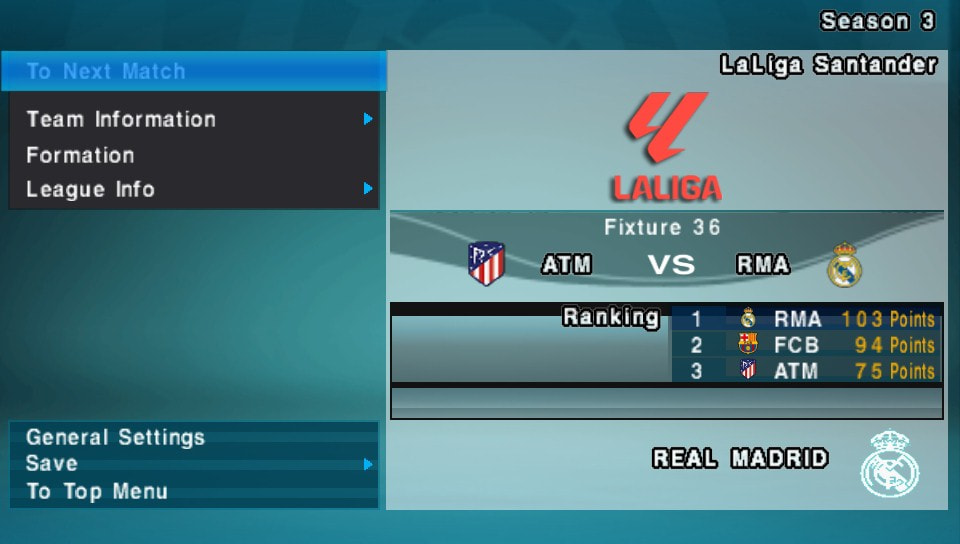Open General Settings
The width and height of the screenshot is (960, 544).
click(x=115, y=437)
